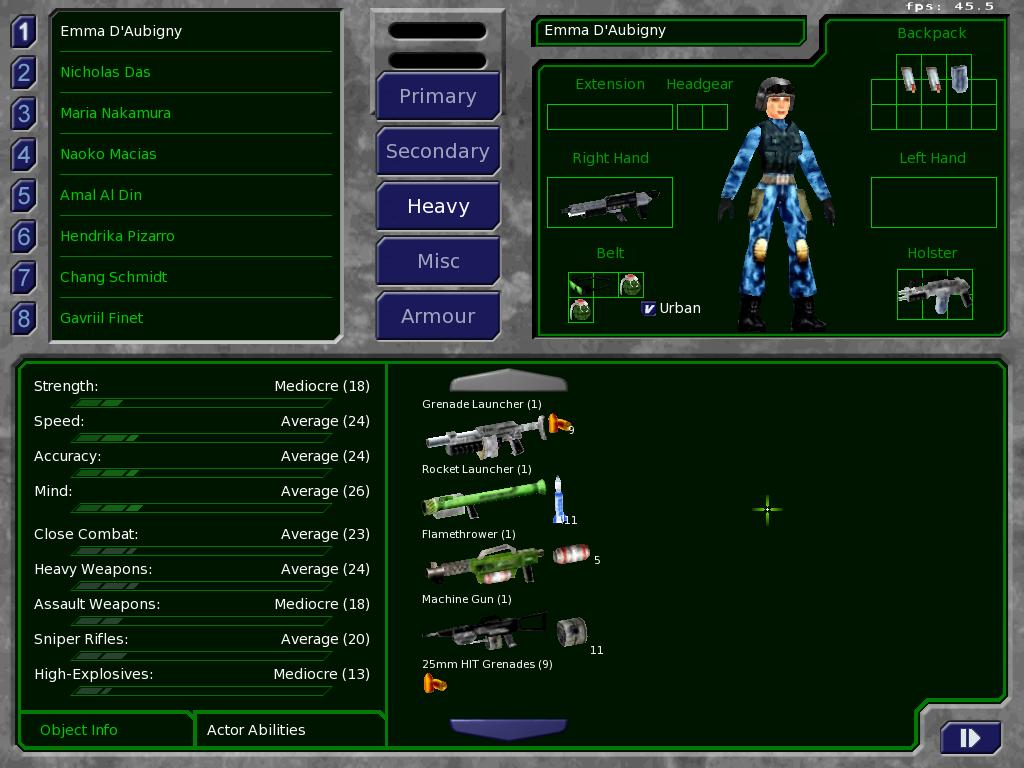
Task: Switch to the Misc items category
Action: pyautogui.click(x=438, y=261)
